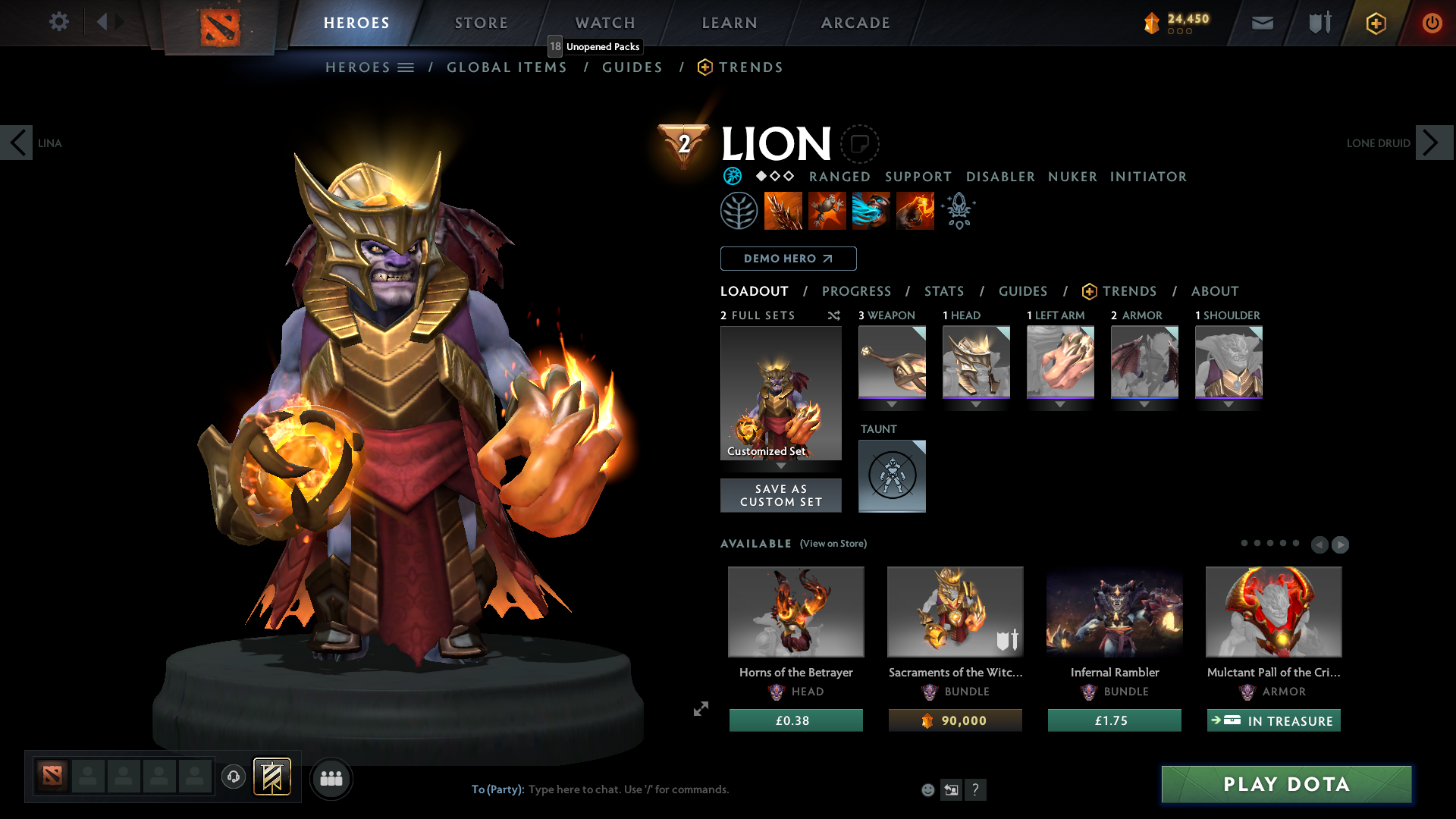Toggle fullscreen hero preview with diagonal arrows
Image resolution: width=1456 pixels, height=819 pixels.
pyautogui.click(x=700, y=709)
